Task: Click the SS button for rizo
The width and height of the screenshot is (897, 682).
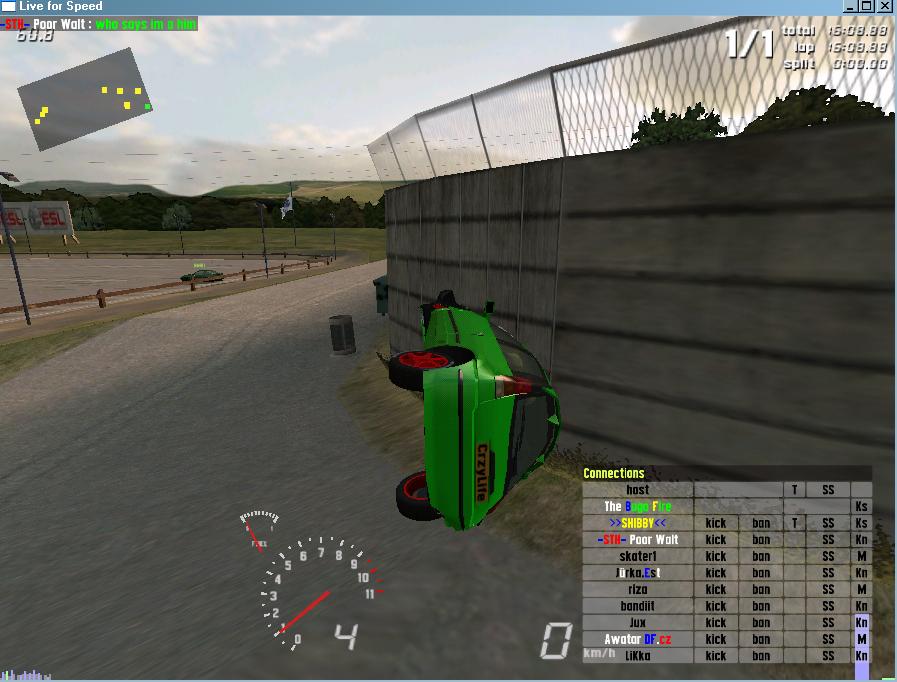Action: coord(828,589)
